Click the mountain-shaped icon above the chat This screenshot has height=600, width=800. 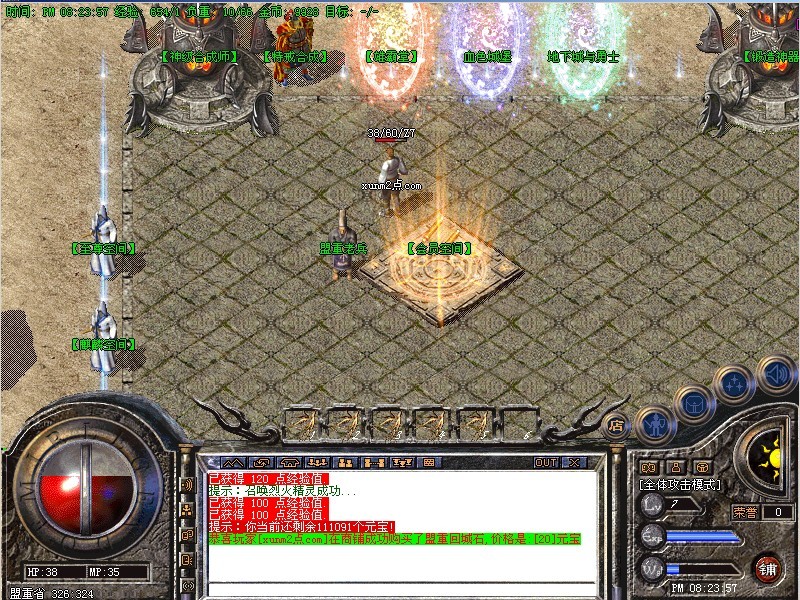pyautogui.click(x=231, y=463)
